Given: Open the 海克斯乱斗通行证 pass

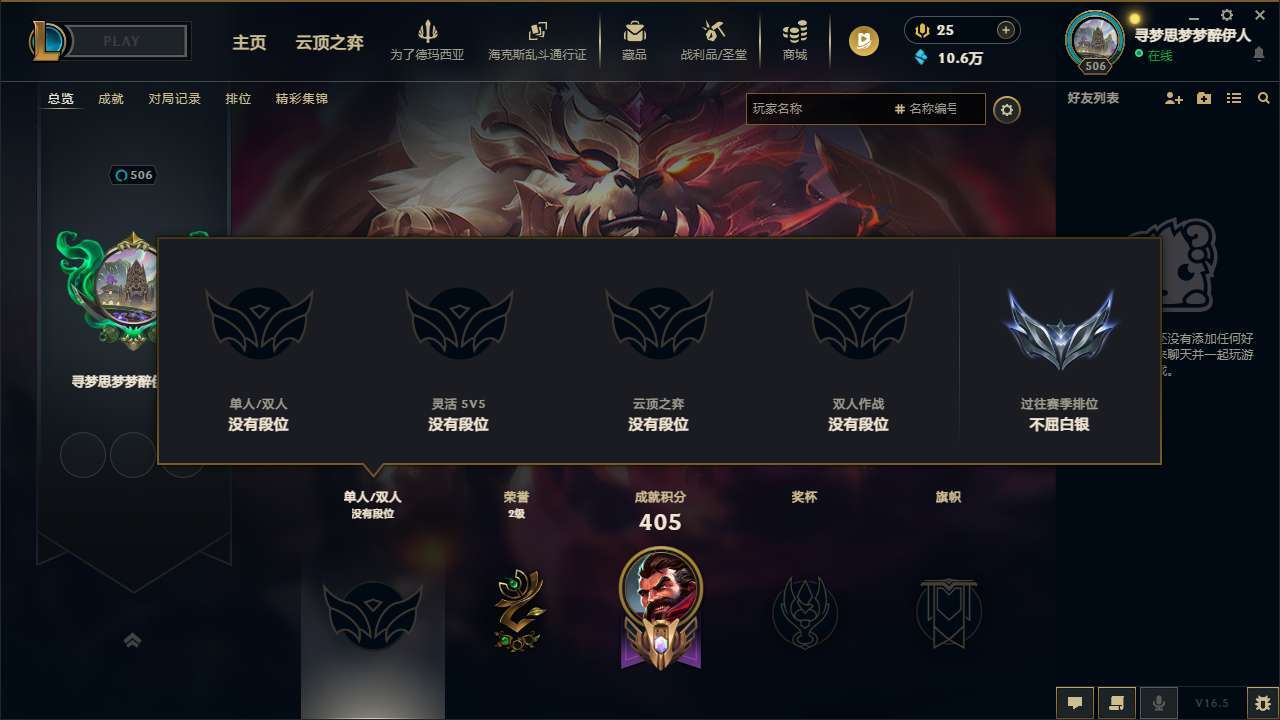Looking at the screenshot, I should 537,40.
